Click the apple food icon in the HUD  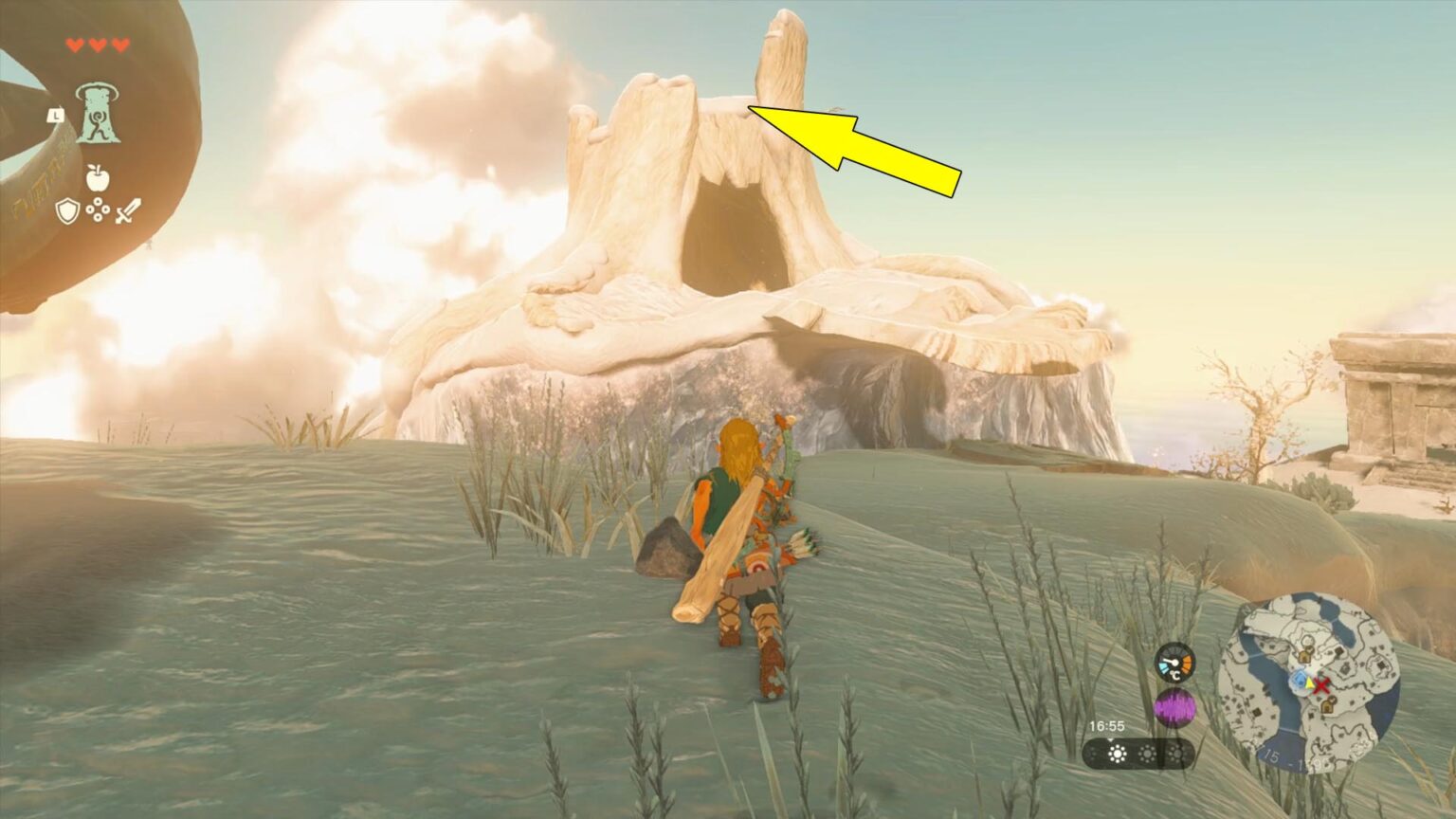97,178
